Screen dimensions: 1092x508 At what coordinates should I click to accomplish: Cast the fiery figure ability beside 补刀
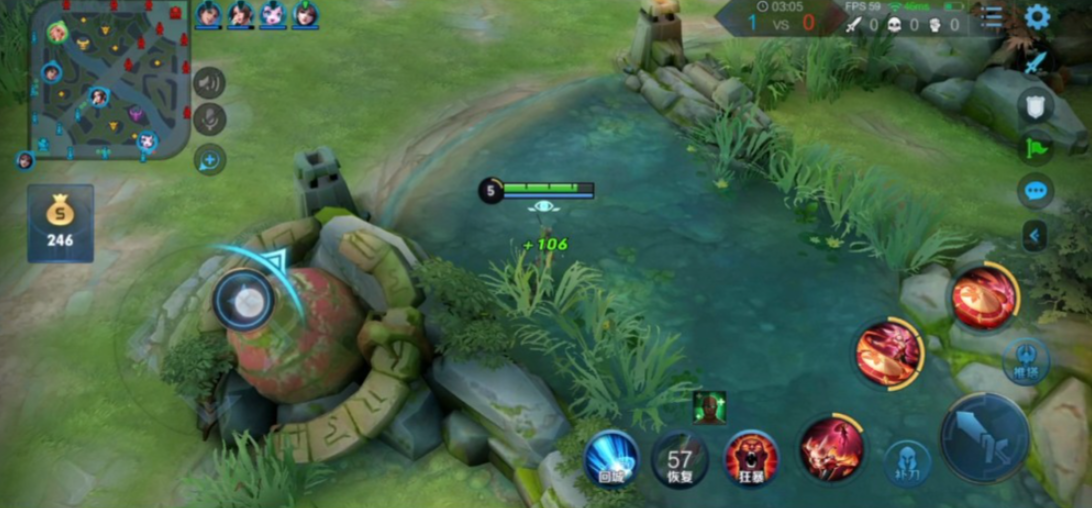[832, 449]
